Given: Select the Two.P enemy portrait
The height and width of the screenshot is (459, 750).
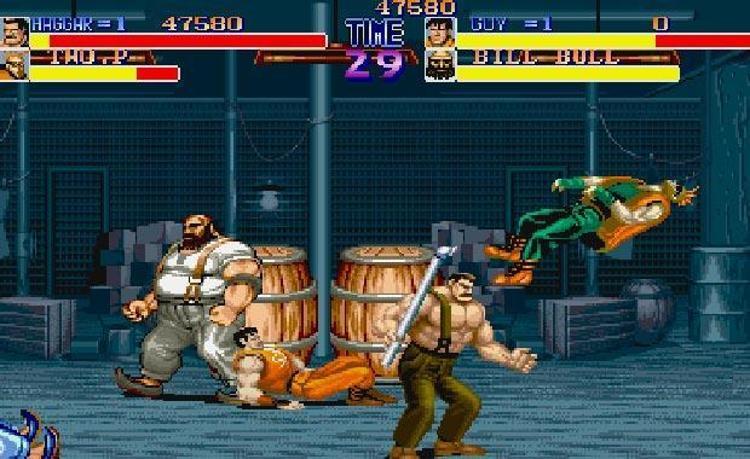Looking at the screenshot, I should point(14,66).
